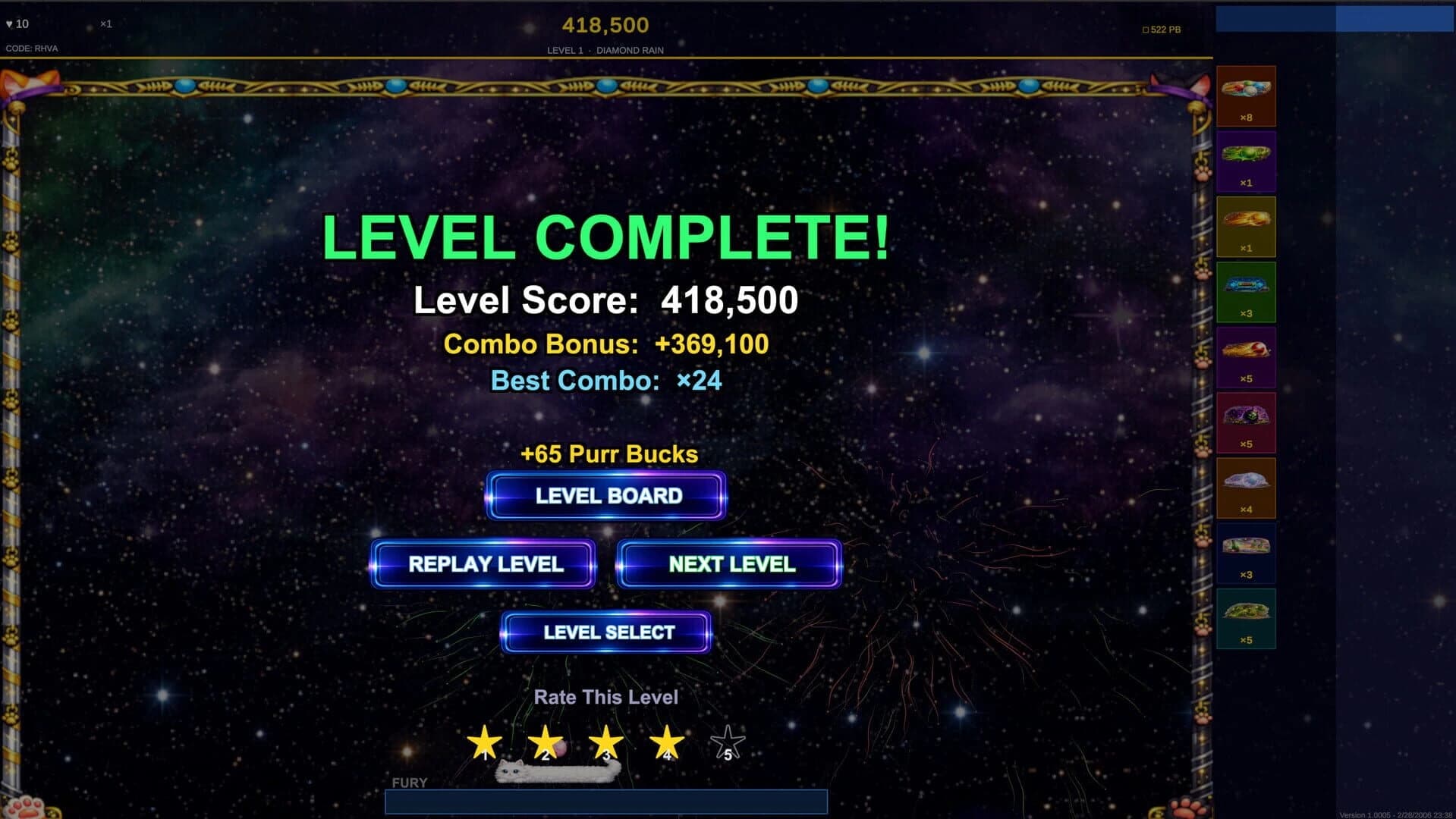
Task: Click the Fury progress bar
Action: pyautogui.click(x=606, y=803)
